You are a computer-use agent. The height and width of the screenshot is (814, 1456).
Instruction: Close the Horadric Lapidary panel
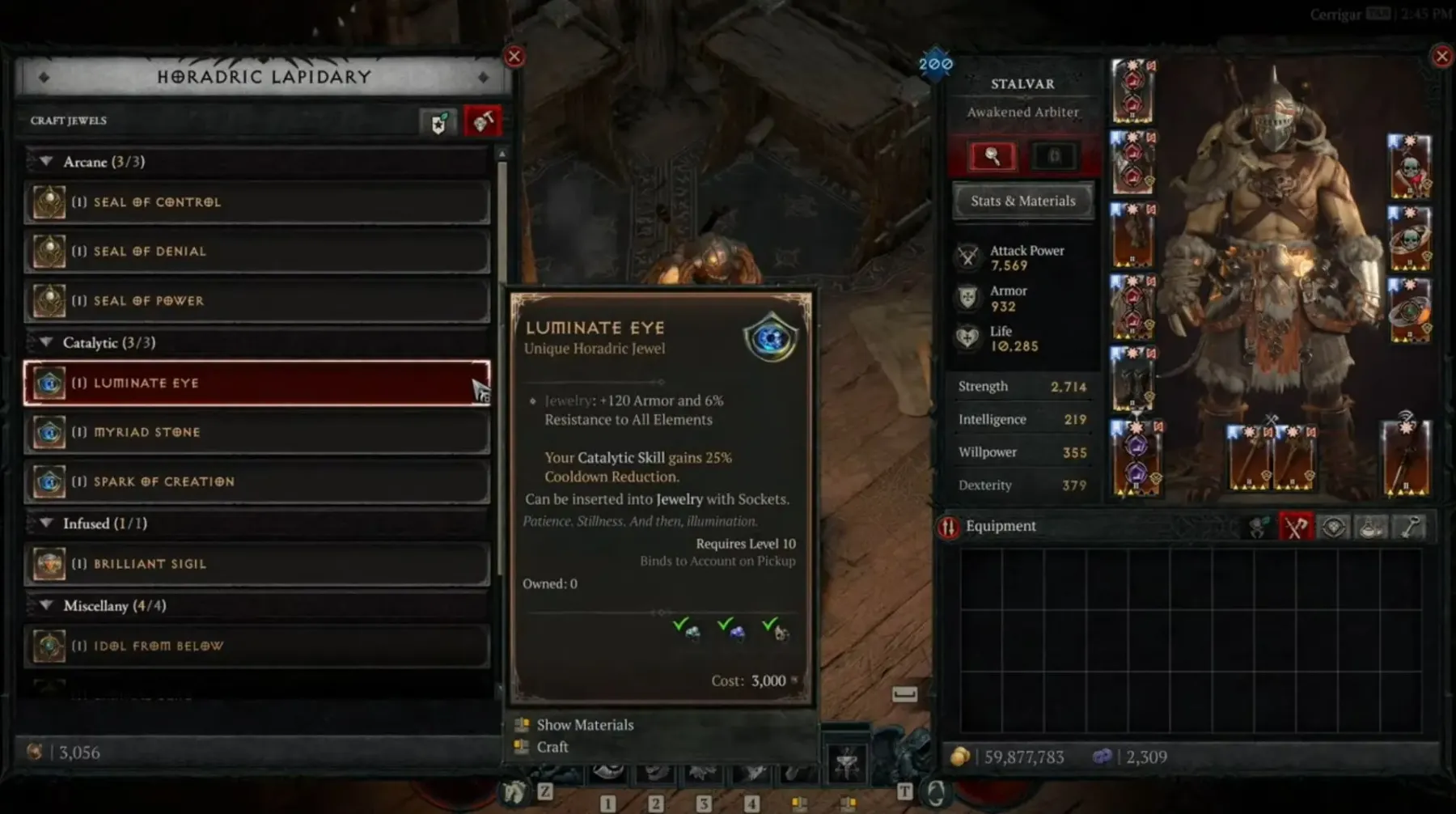pyautogui.click(x=514, y=57)
